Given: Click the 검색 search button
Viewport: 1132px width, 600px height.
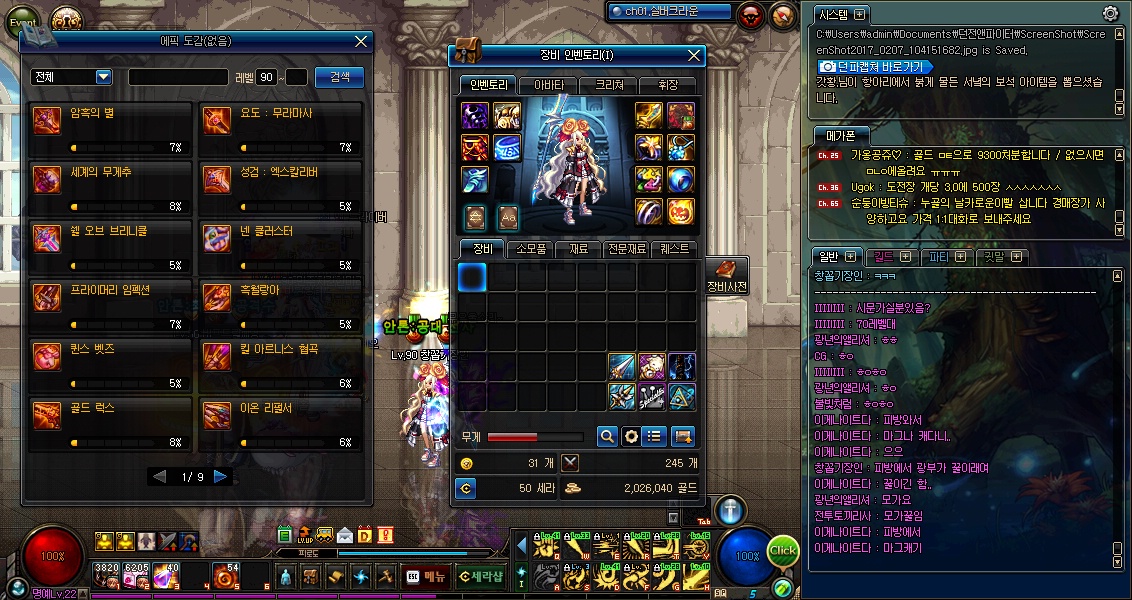Looking at the screenshot, I should click(x=339, y=77).
